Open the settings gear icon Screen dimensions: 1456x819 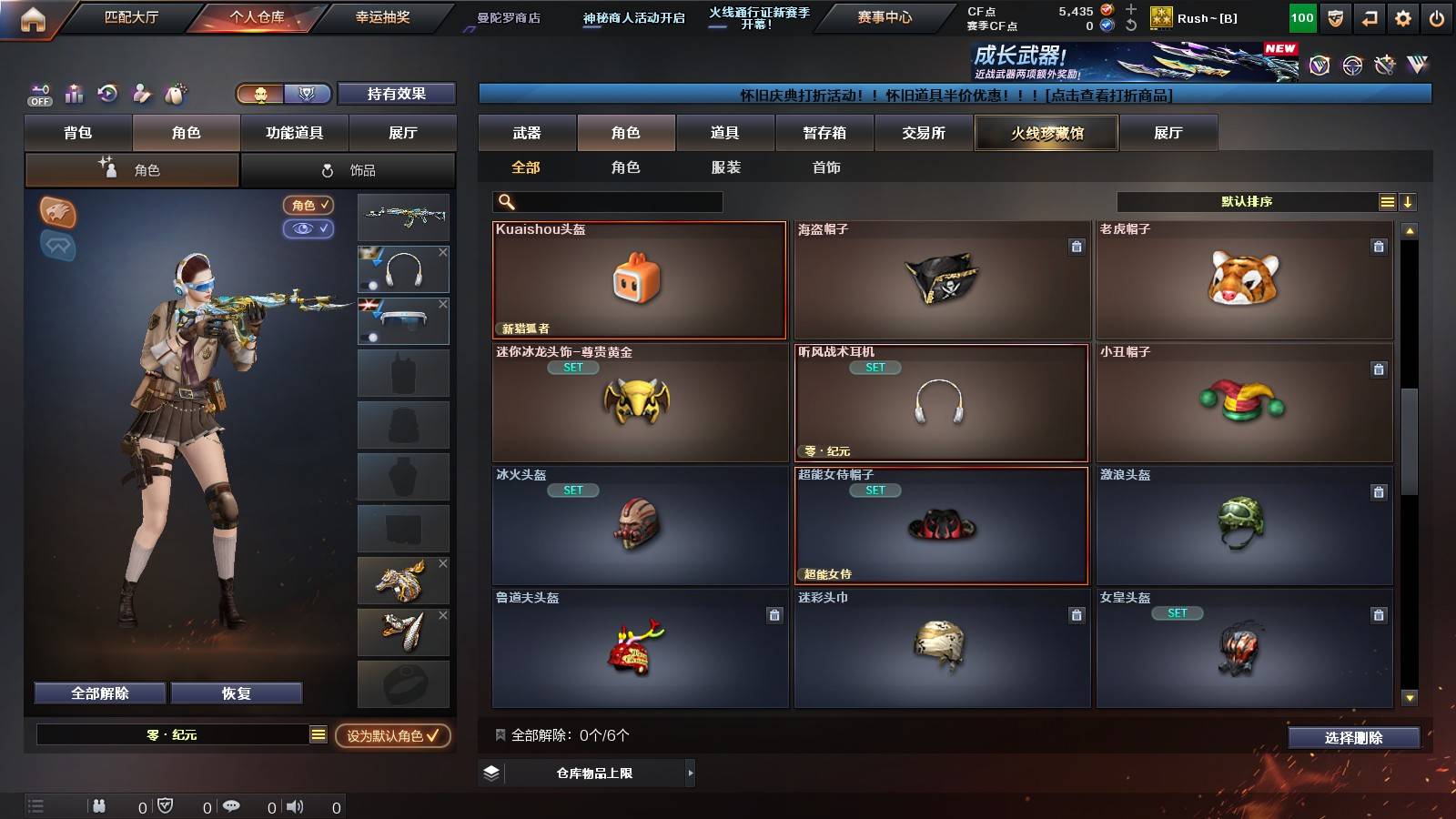click(x=1402, y=17)
